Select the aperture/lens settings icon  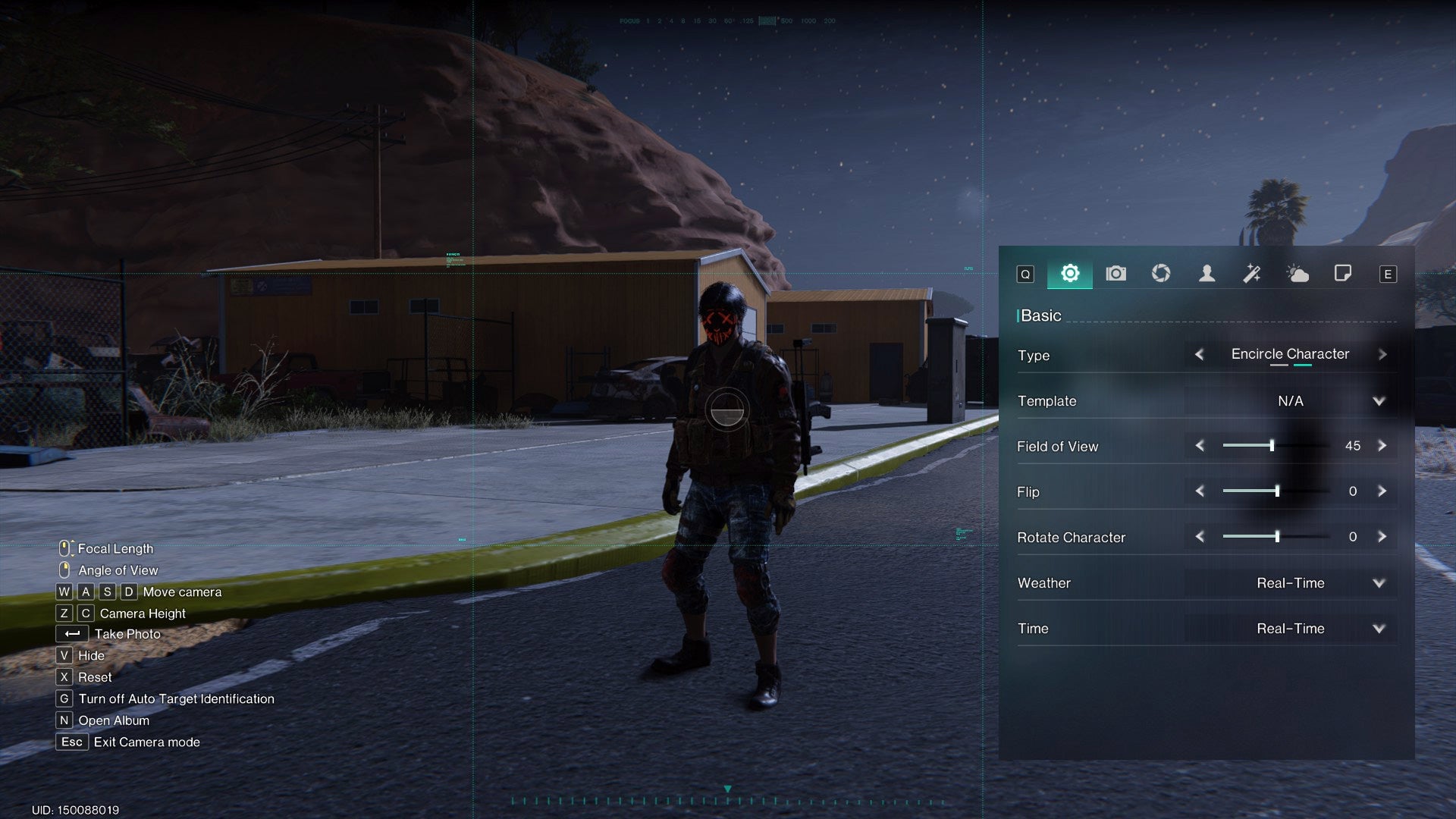pos(1161,274)
